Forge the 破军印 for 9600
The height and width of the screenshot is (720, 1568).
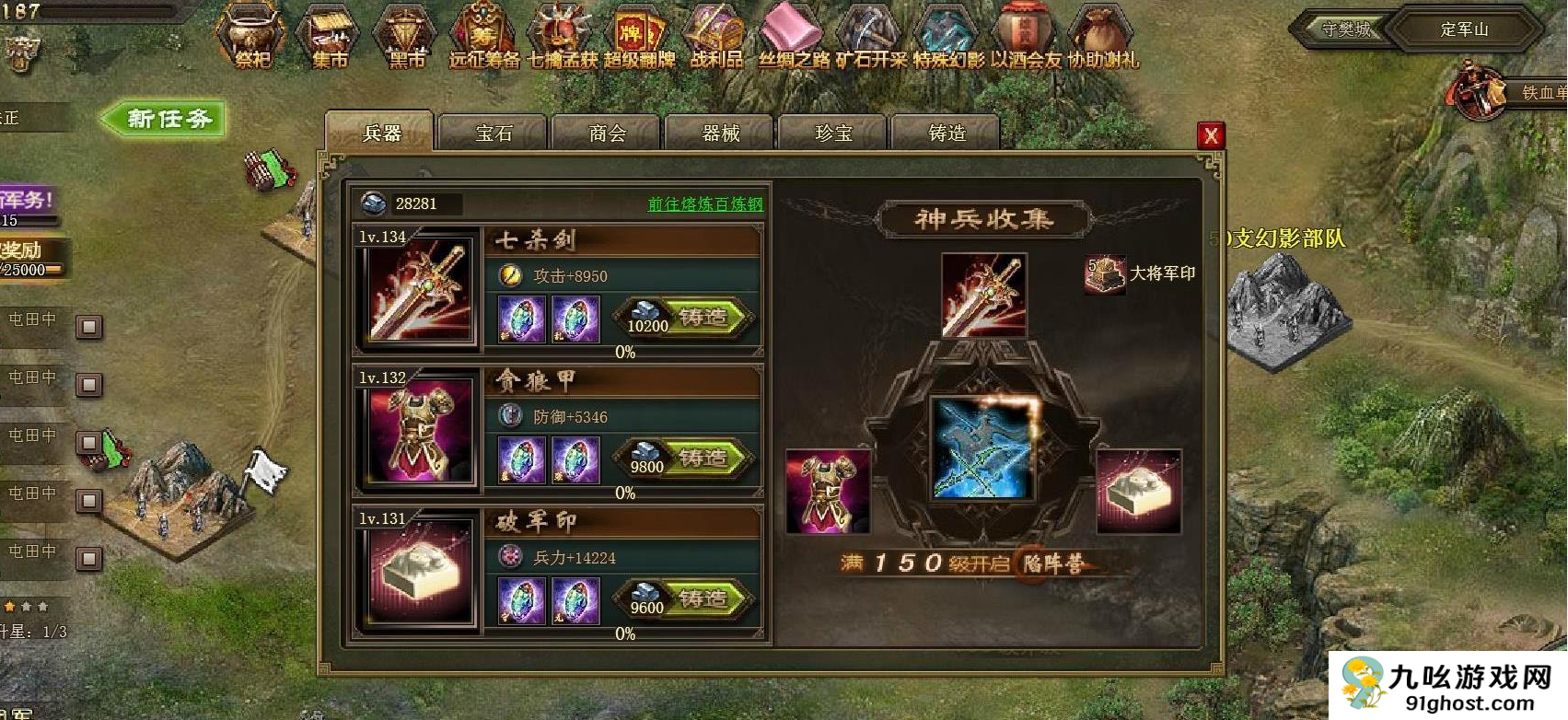(x=703, y=599)
